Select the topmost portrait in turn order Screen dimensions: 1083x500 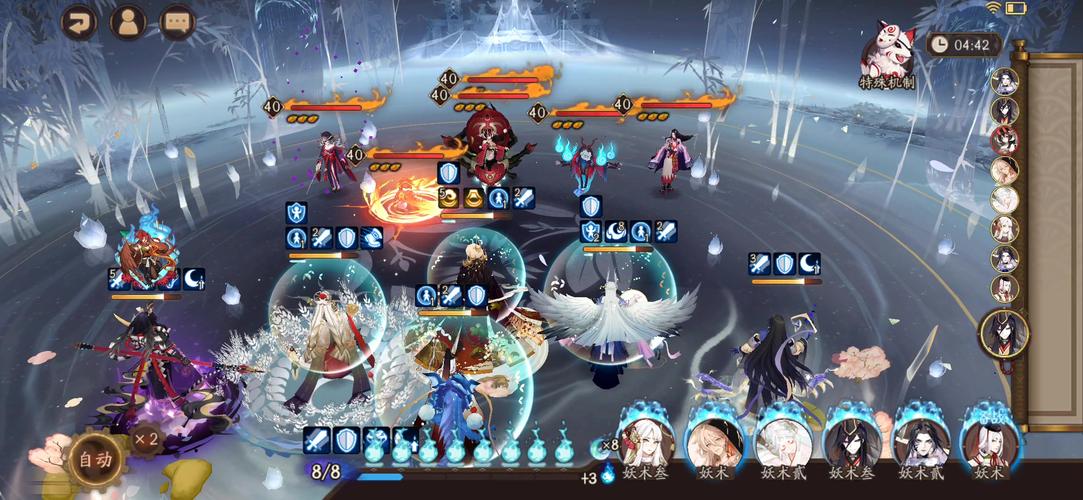pos(1004,82)
